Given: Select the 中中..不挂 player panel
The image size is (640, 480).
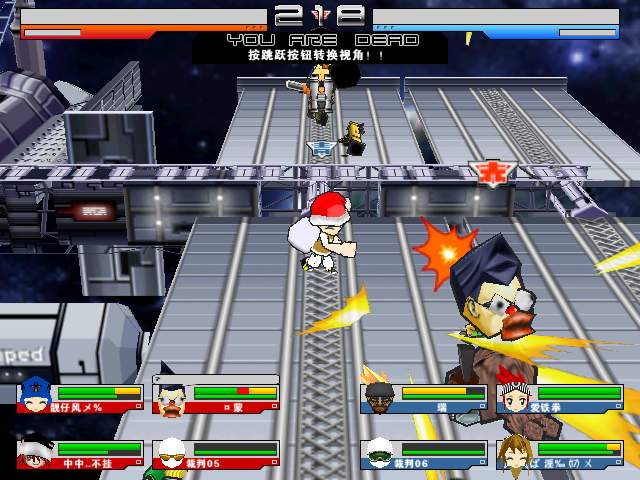Looking at the screenshot, I should pyautogui.click(x=80, y=453).
